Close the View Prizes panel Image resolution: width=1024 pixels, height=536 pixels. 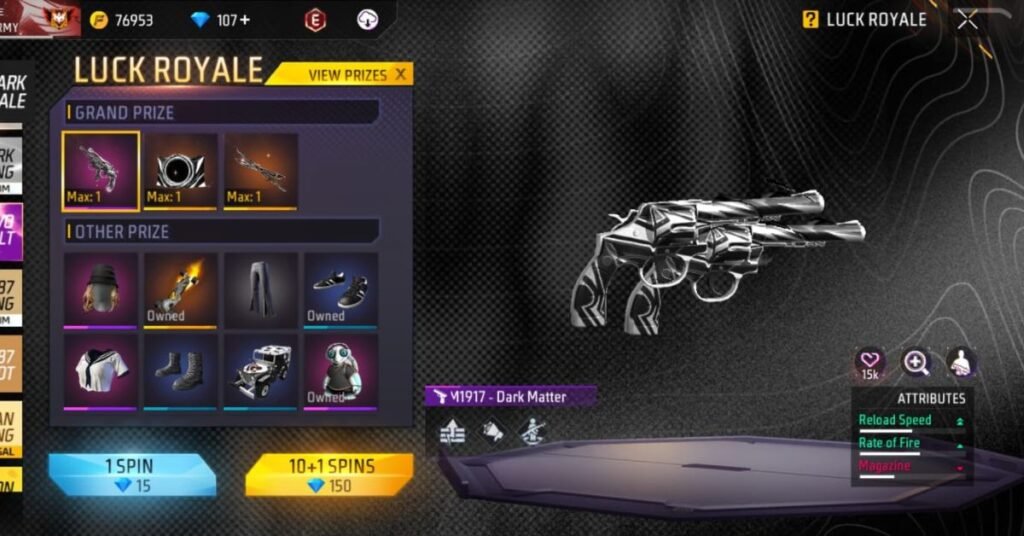click(x=401, y=74)
